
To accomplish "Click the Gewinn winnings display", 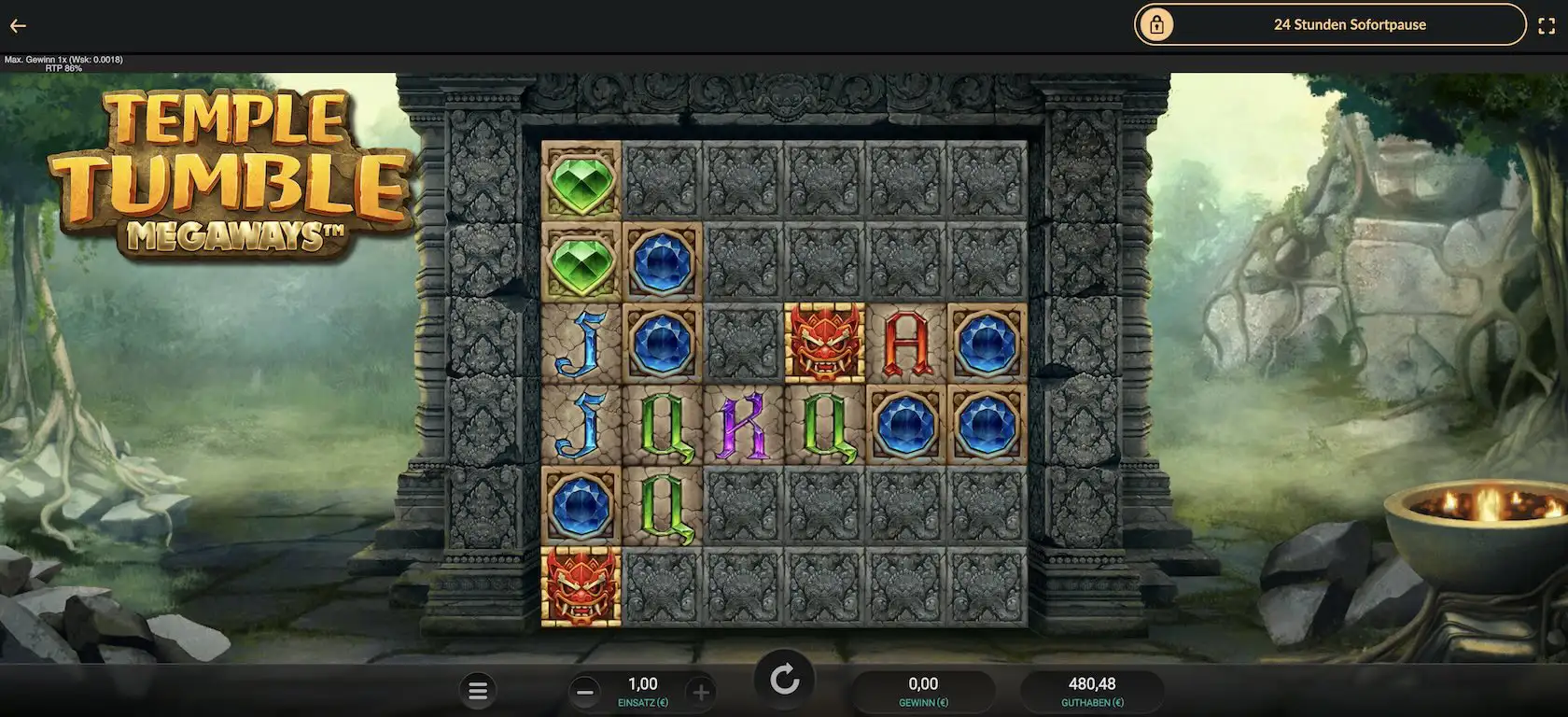I will click(923, 689).
